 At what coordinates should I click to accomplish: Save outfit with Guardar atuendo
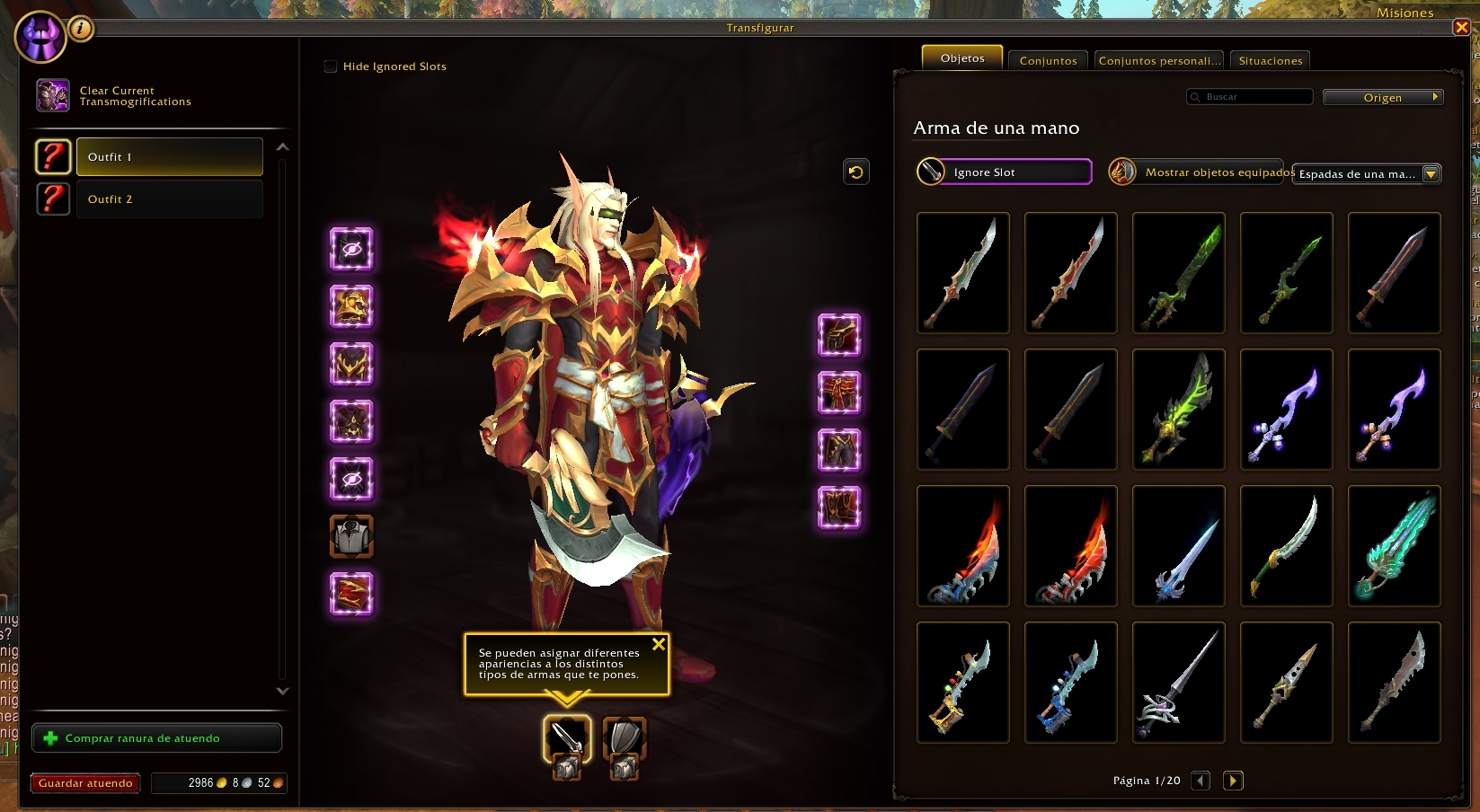(85, 783)
